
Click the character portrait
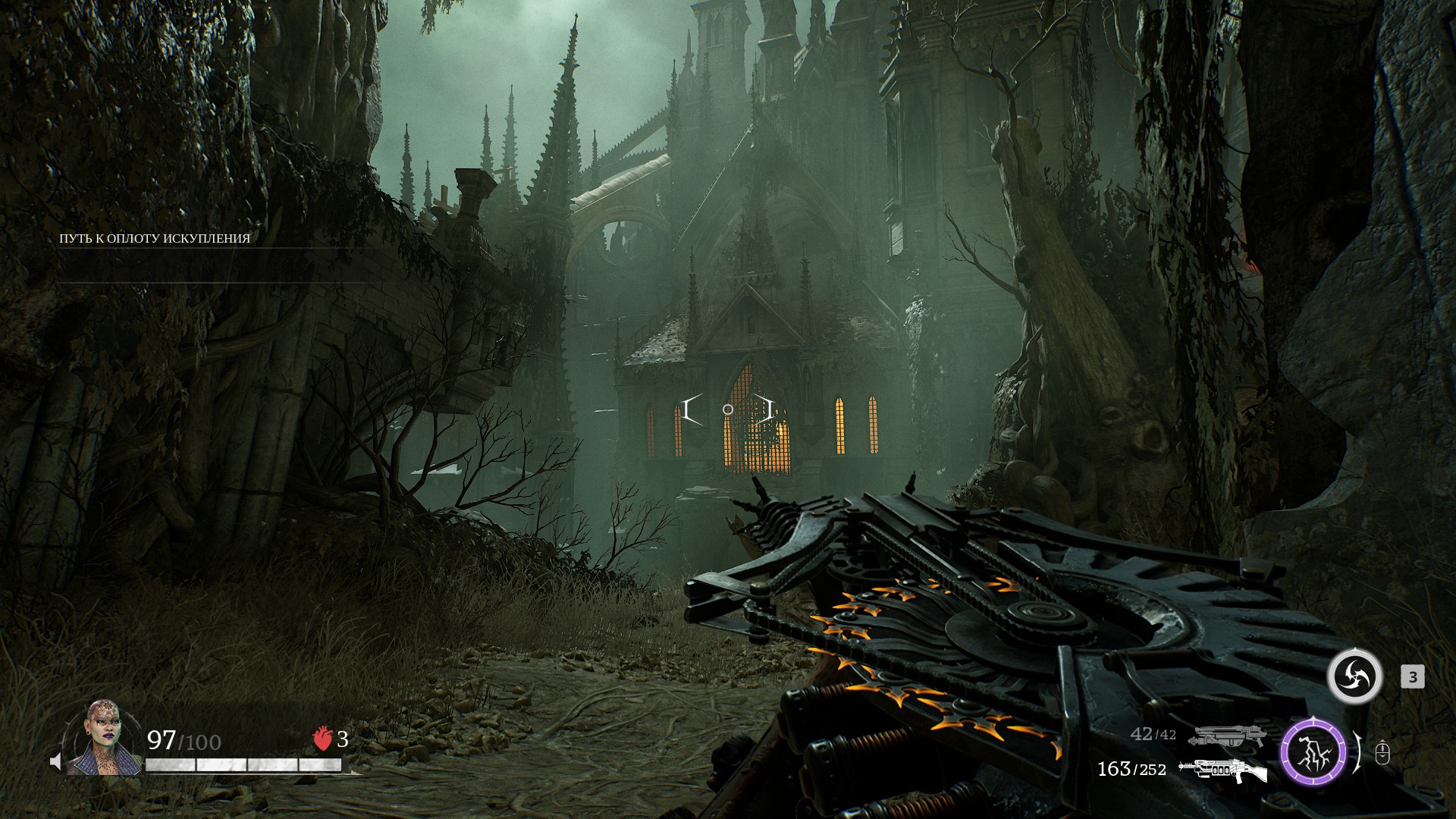point(102,738)
